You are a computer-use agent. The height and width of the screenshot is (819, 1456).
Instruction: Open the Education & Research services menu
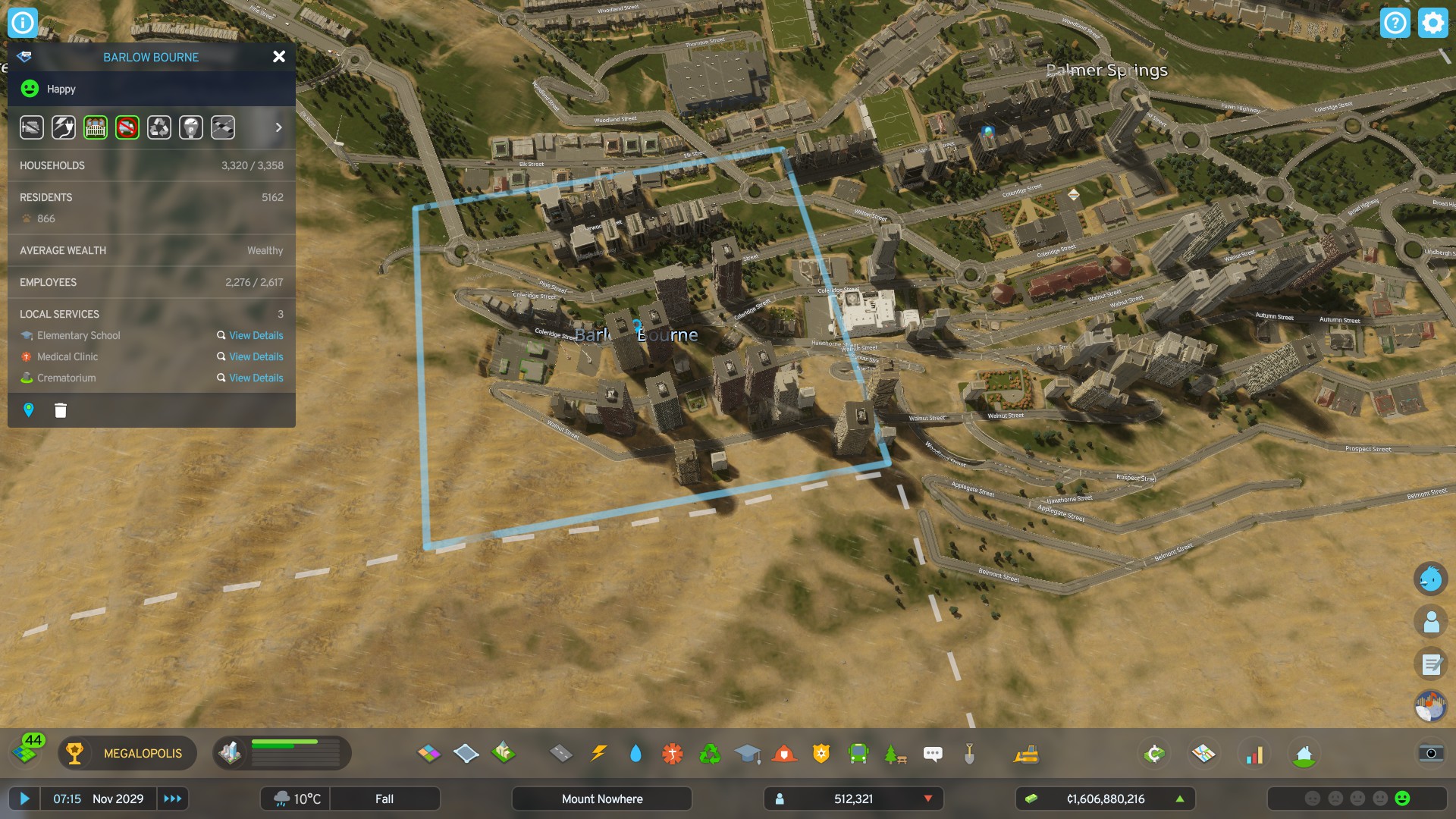point(749,753)
